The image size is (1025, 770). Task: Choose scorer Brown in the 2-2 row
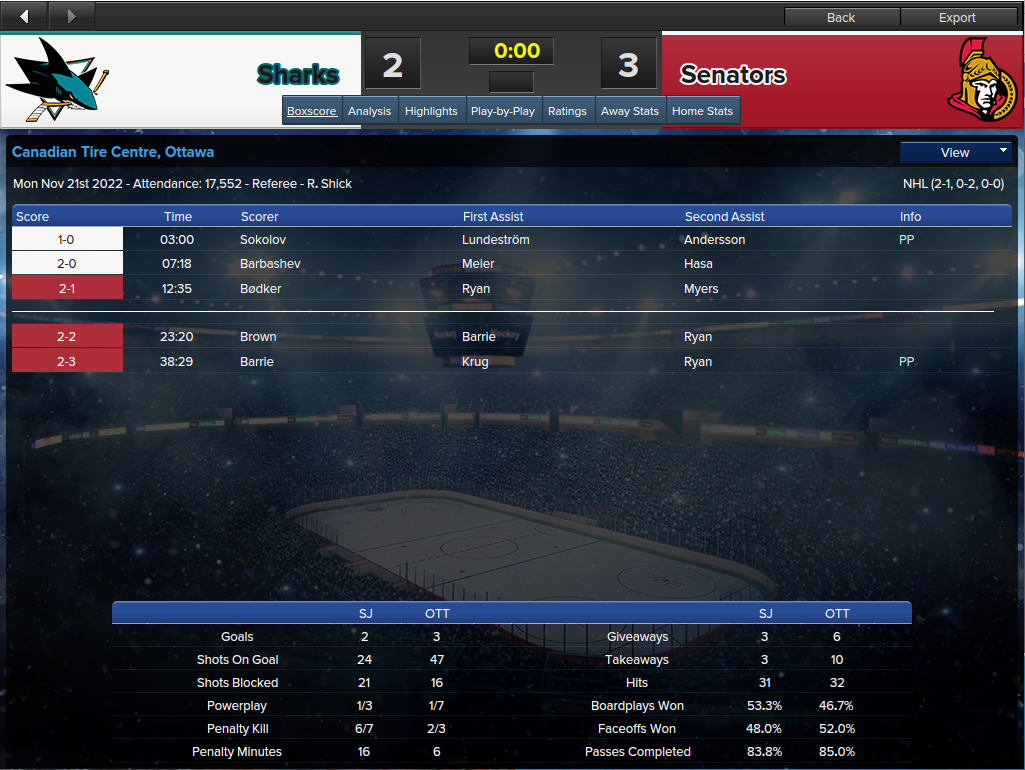pos(258,337)
